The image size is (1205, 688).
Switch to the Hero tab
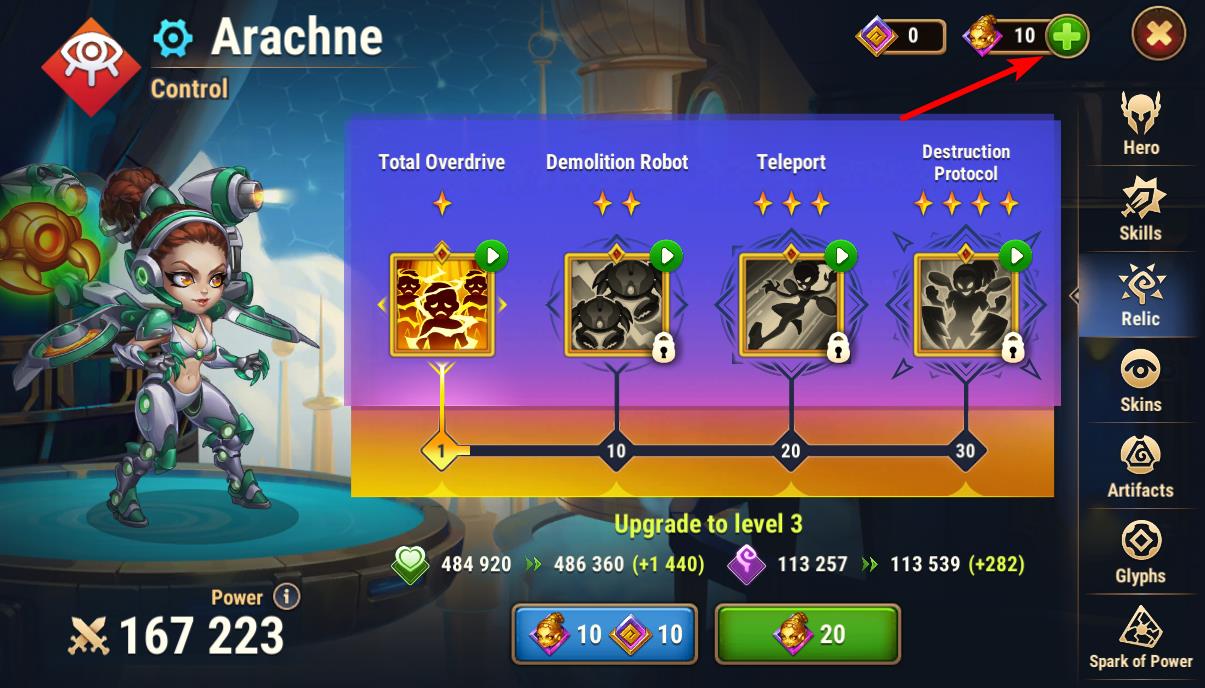point(1140,125)
